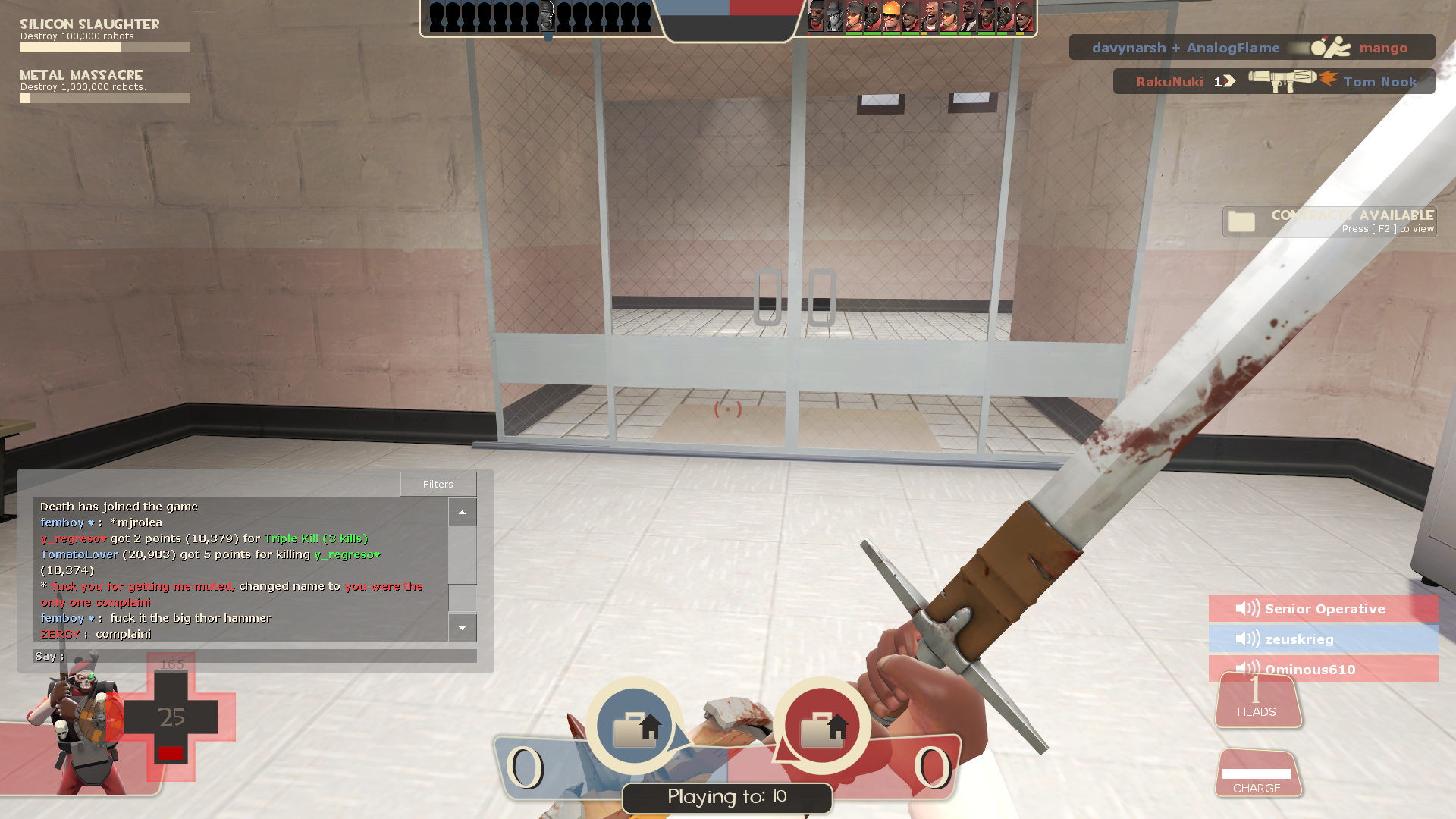Viewport: 1456px width, 819px height.
Task: Select Senior Operative in the voice list
Action: click(1323, 608)
